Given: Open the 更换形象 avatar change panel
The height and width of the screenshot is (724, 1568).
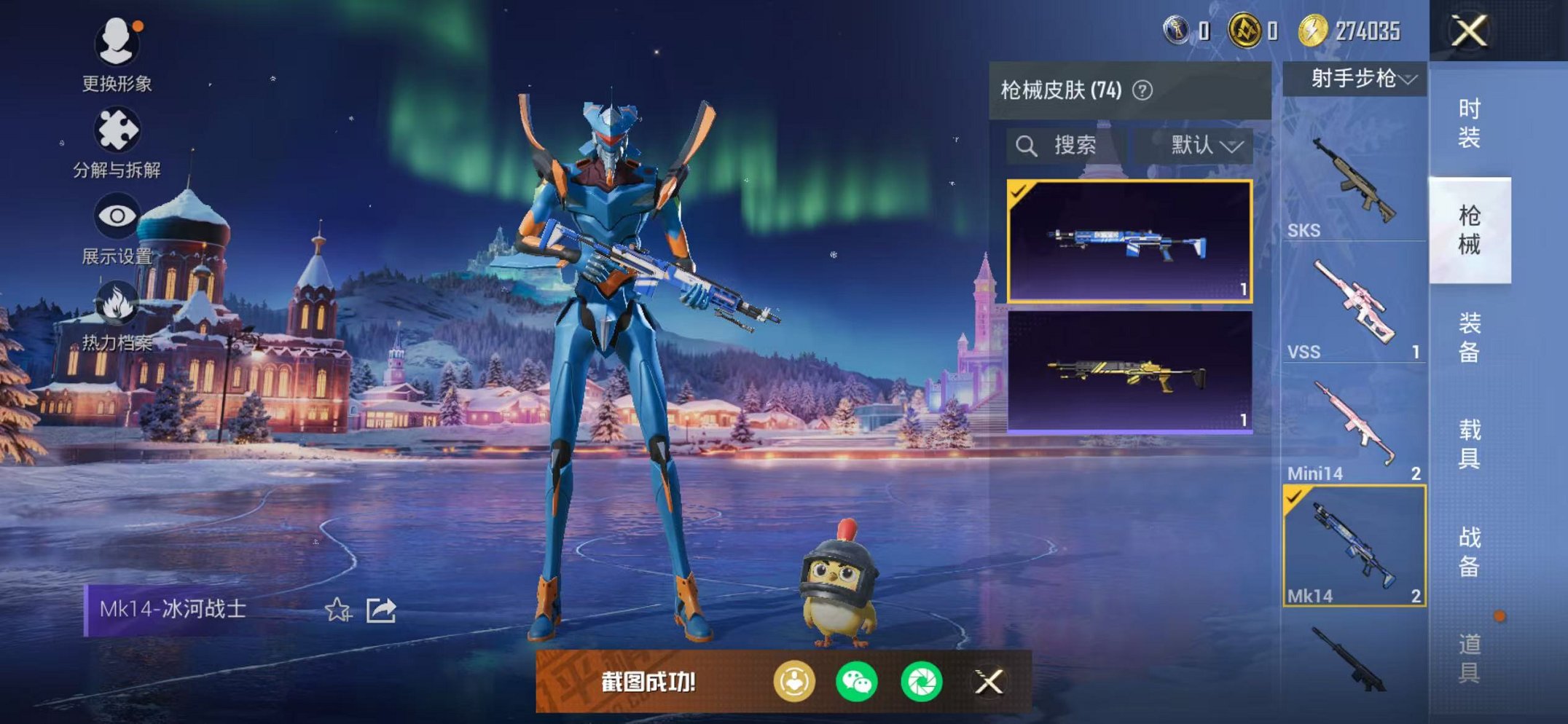Looking at the screenshot, I should tap(118, 44).
